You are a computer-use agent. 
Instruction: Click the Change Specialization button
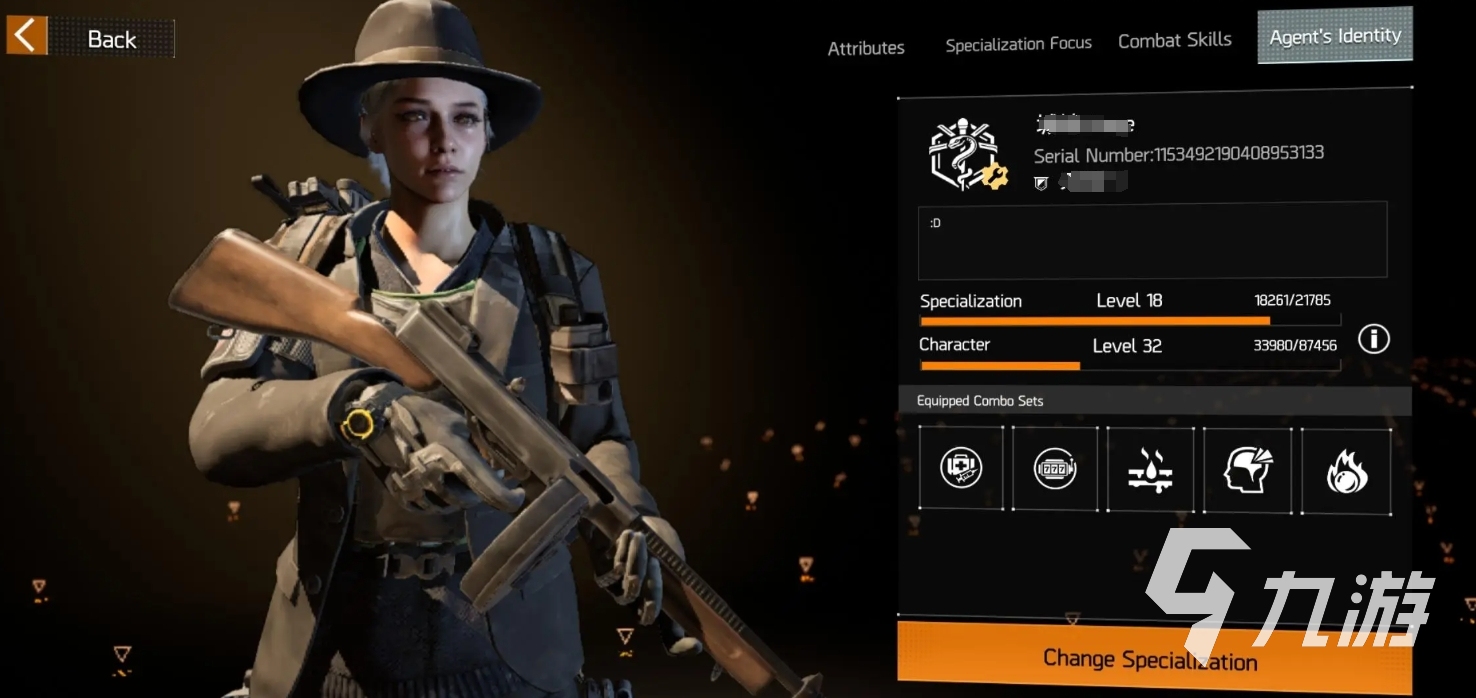[1150, 658]
